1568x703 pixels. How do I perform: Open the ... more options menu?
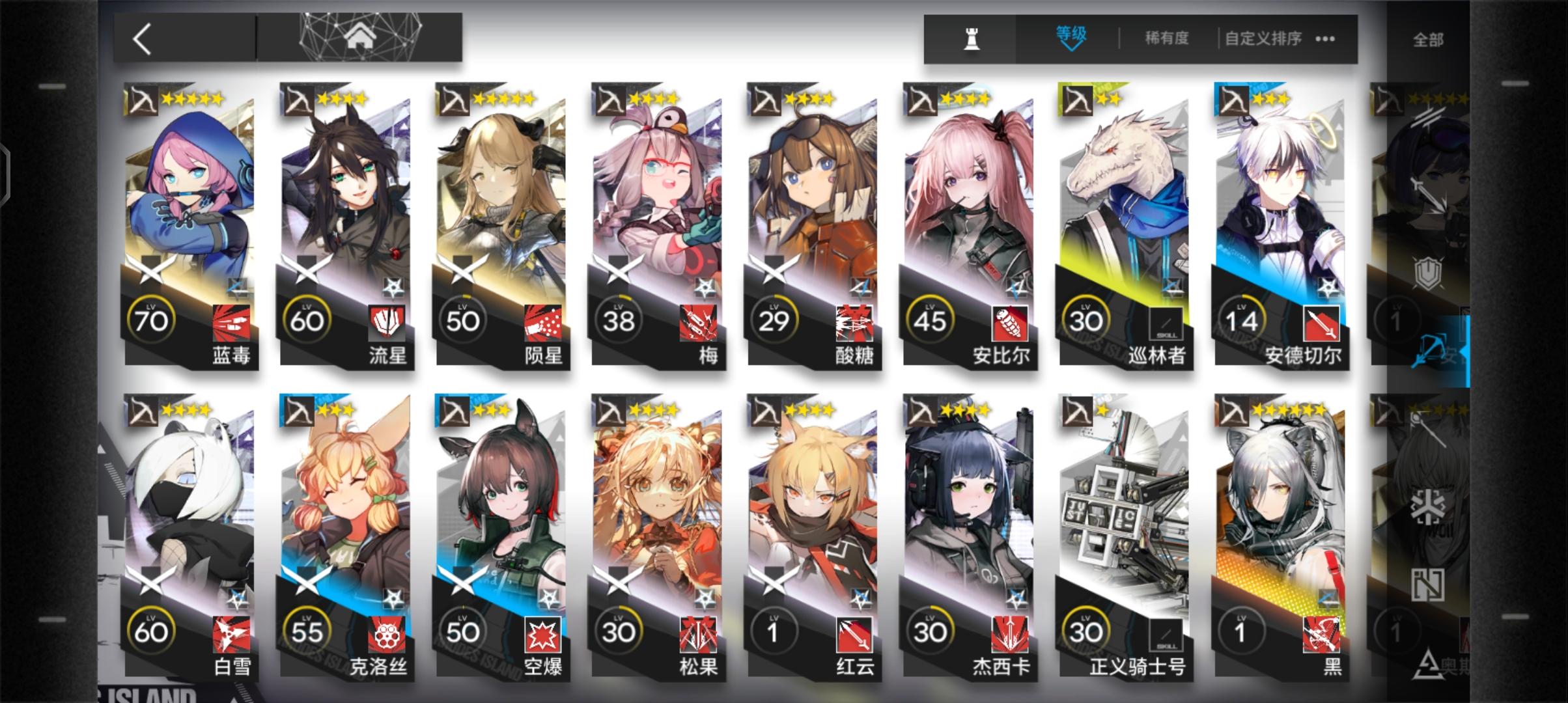[1325, 38]
